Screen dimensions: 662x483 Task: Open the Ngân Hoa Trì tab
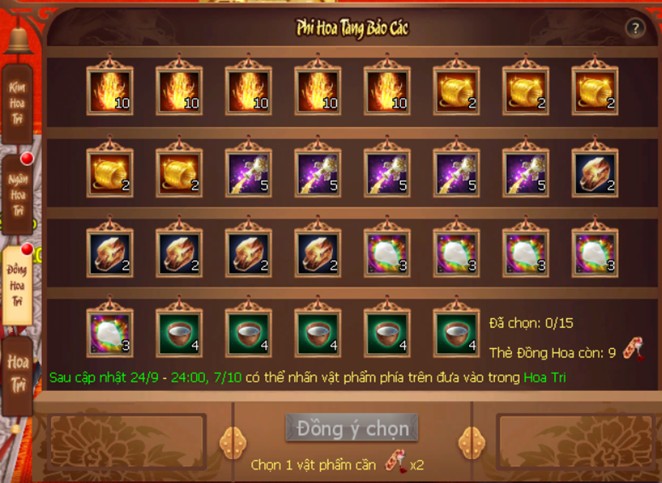pyautogui.click(x=18, y=191)
